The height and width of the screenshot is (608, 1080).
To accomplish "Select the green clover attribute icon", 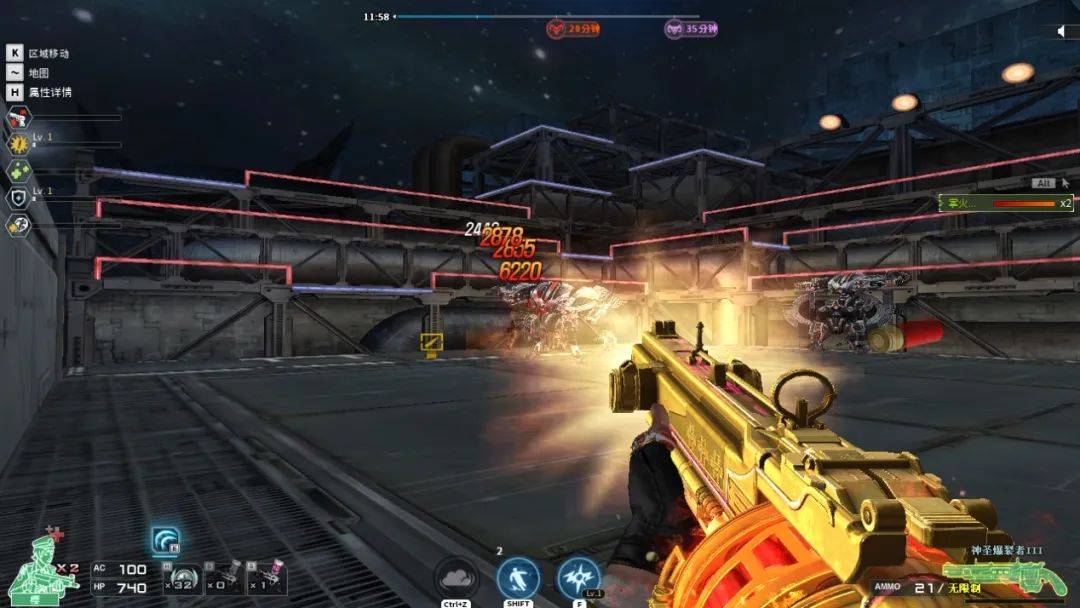I will [x=18, y=171].
